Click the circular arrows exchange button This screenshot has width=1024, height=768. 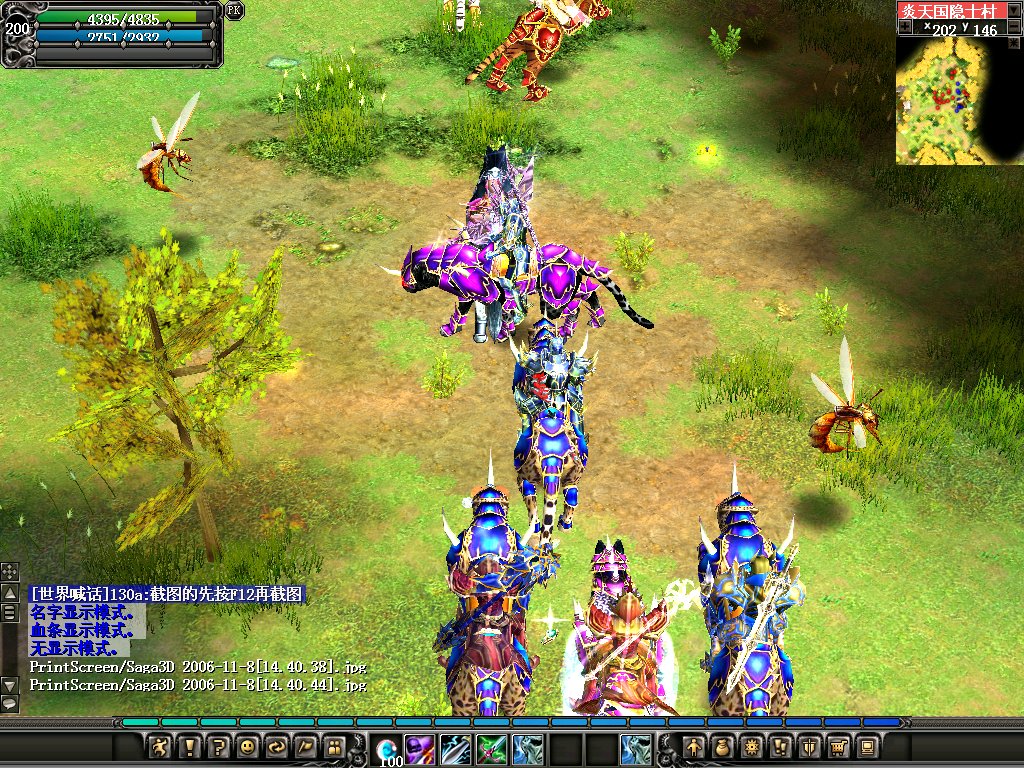pos(277,747)
